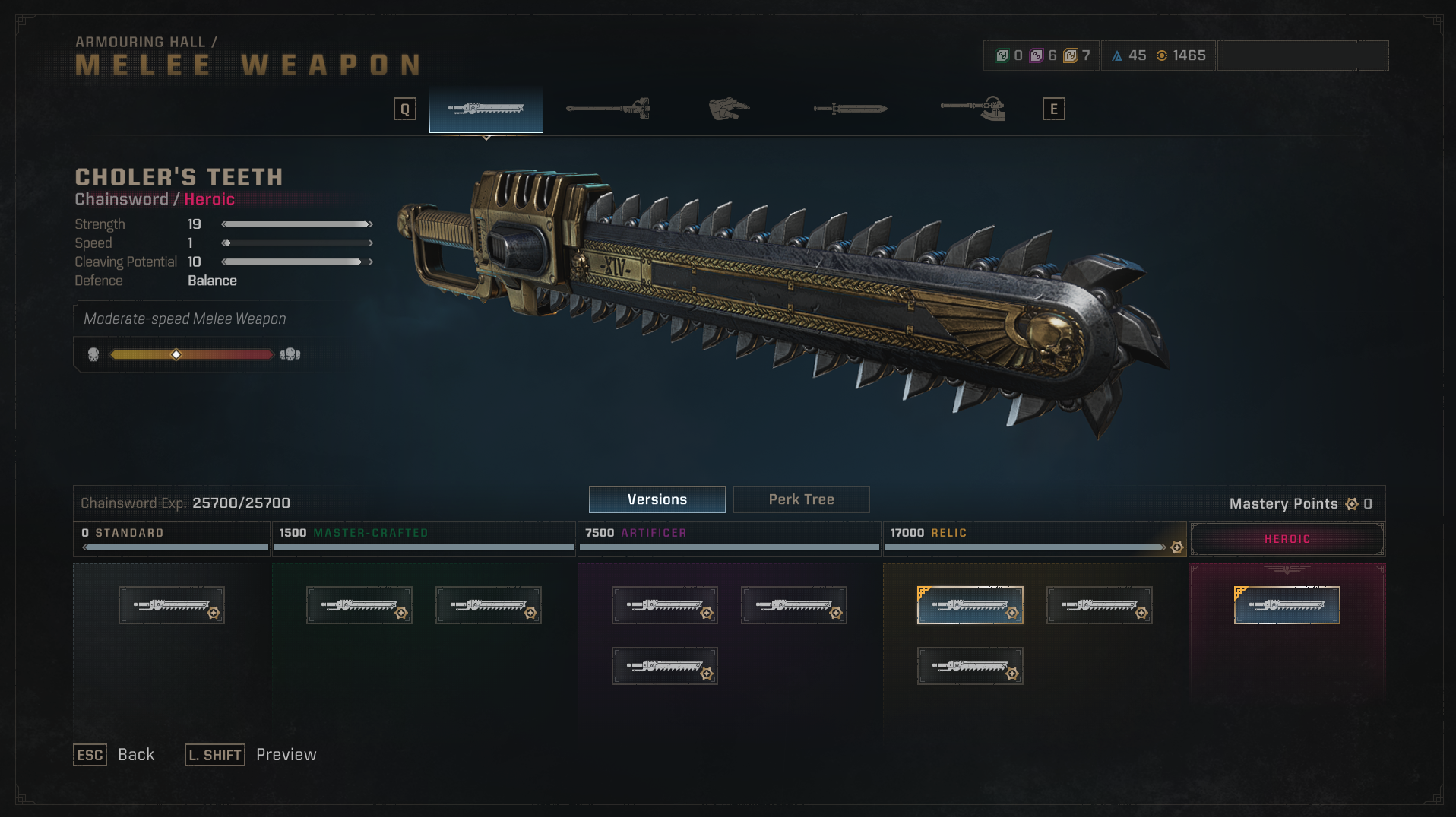Select the Standard chainsword variant
The width and height of the screenshot is (1456, 818).
pyautogui.click(x=171, y=604)
